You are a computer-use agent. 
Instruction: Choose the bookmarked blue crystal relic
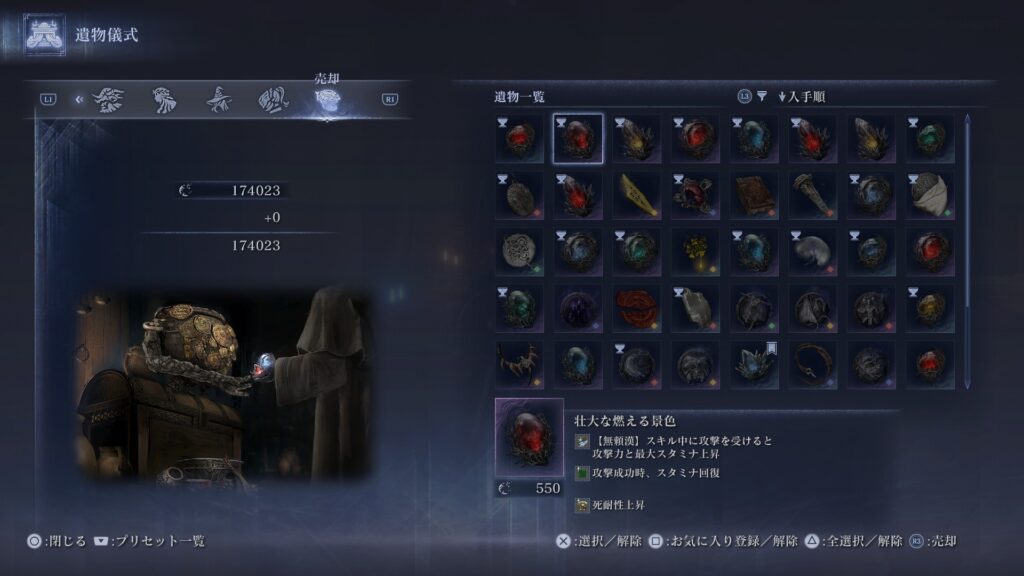755,365
